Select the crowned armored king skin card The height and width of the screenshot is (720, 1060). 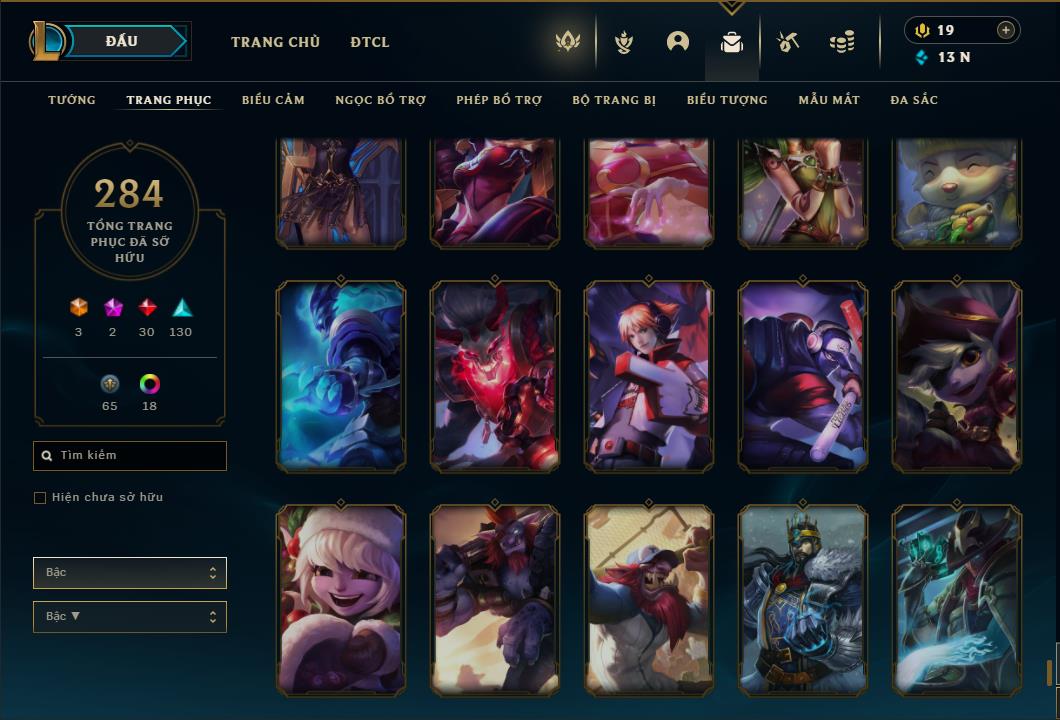[803, 600]
